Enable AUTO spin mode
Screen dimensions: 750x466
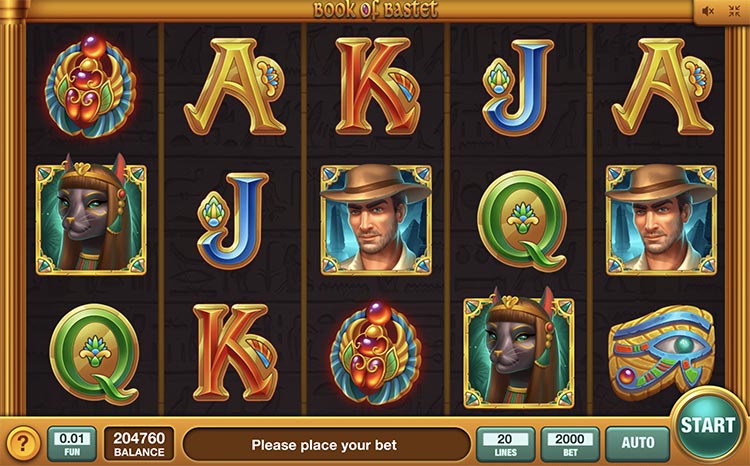coord(637,442)
